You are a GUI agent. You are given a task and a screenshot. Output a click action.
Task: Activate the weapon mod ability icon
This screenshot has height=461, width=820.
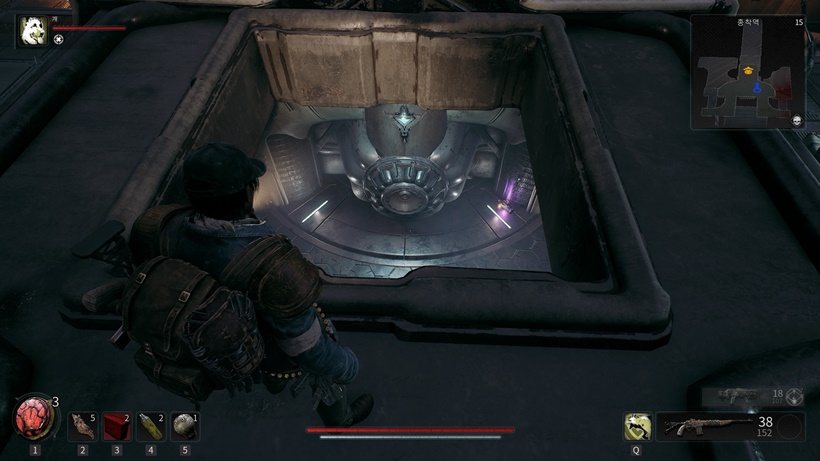click(636, 427)
